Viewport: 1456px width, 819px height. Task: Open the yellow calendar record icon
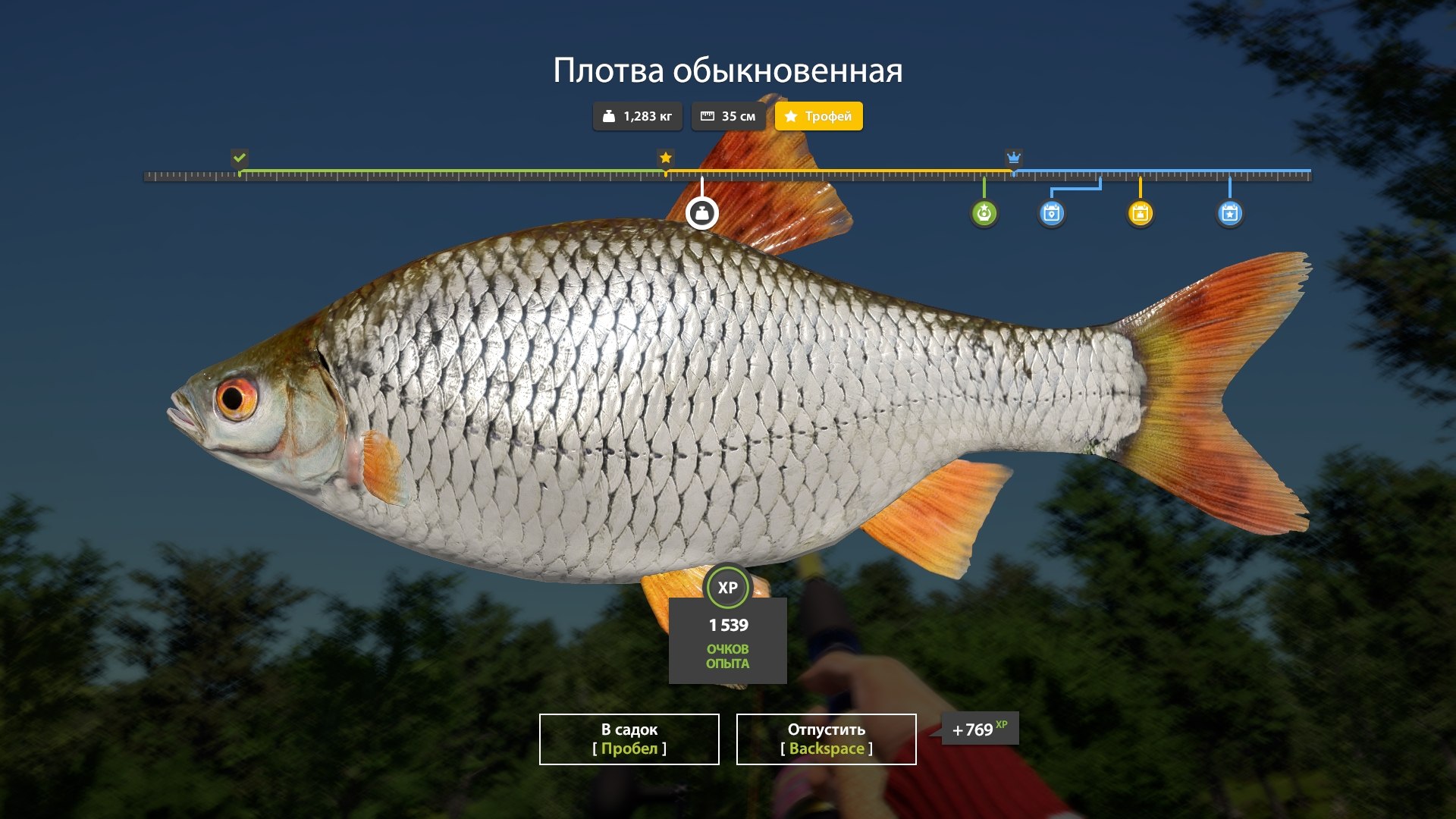tap(1141, 213)
